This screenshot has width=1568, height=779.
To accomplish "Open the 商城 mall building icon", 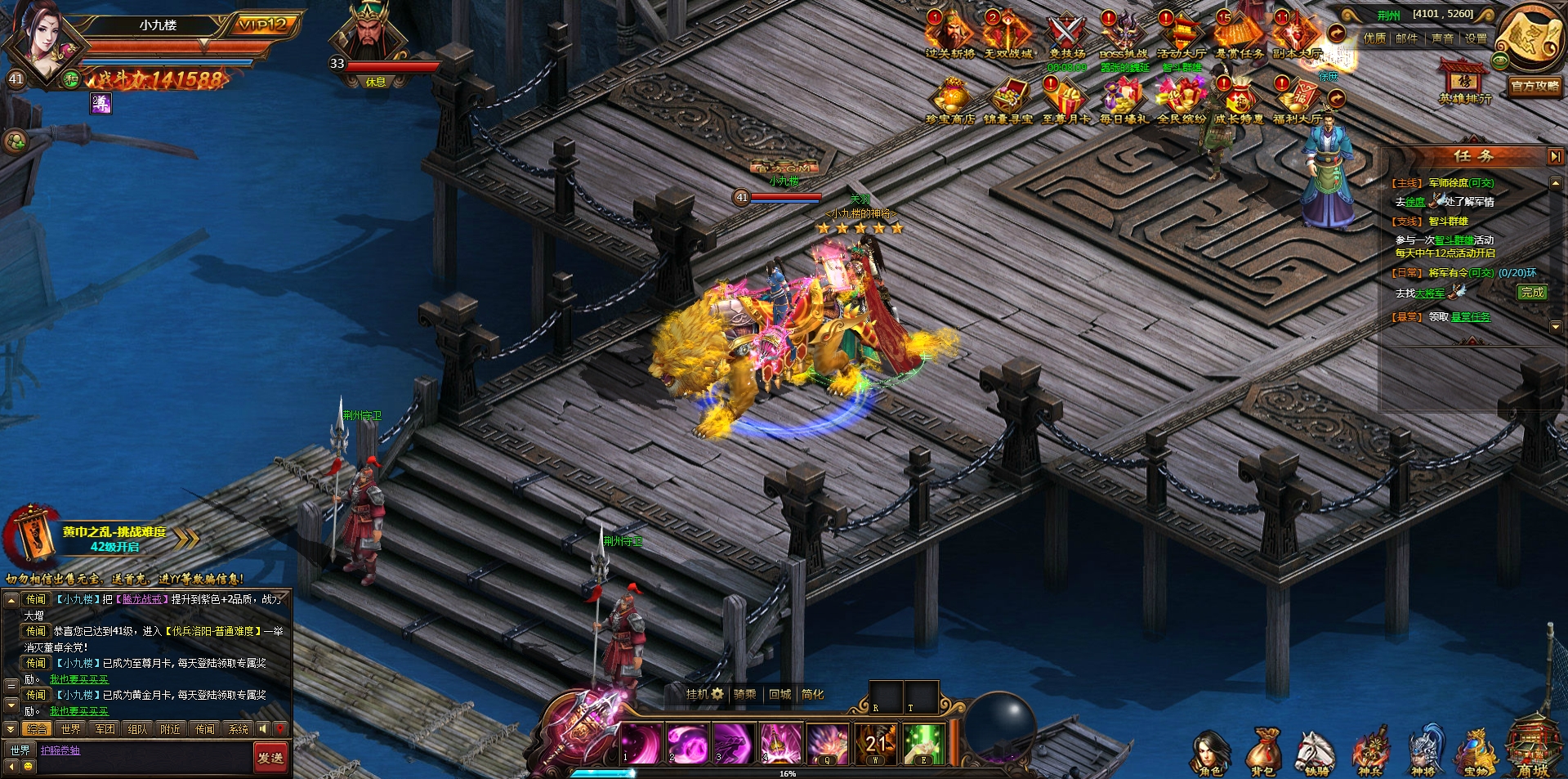I will (x=1533, y=748).
